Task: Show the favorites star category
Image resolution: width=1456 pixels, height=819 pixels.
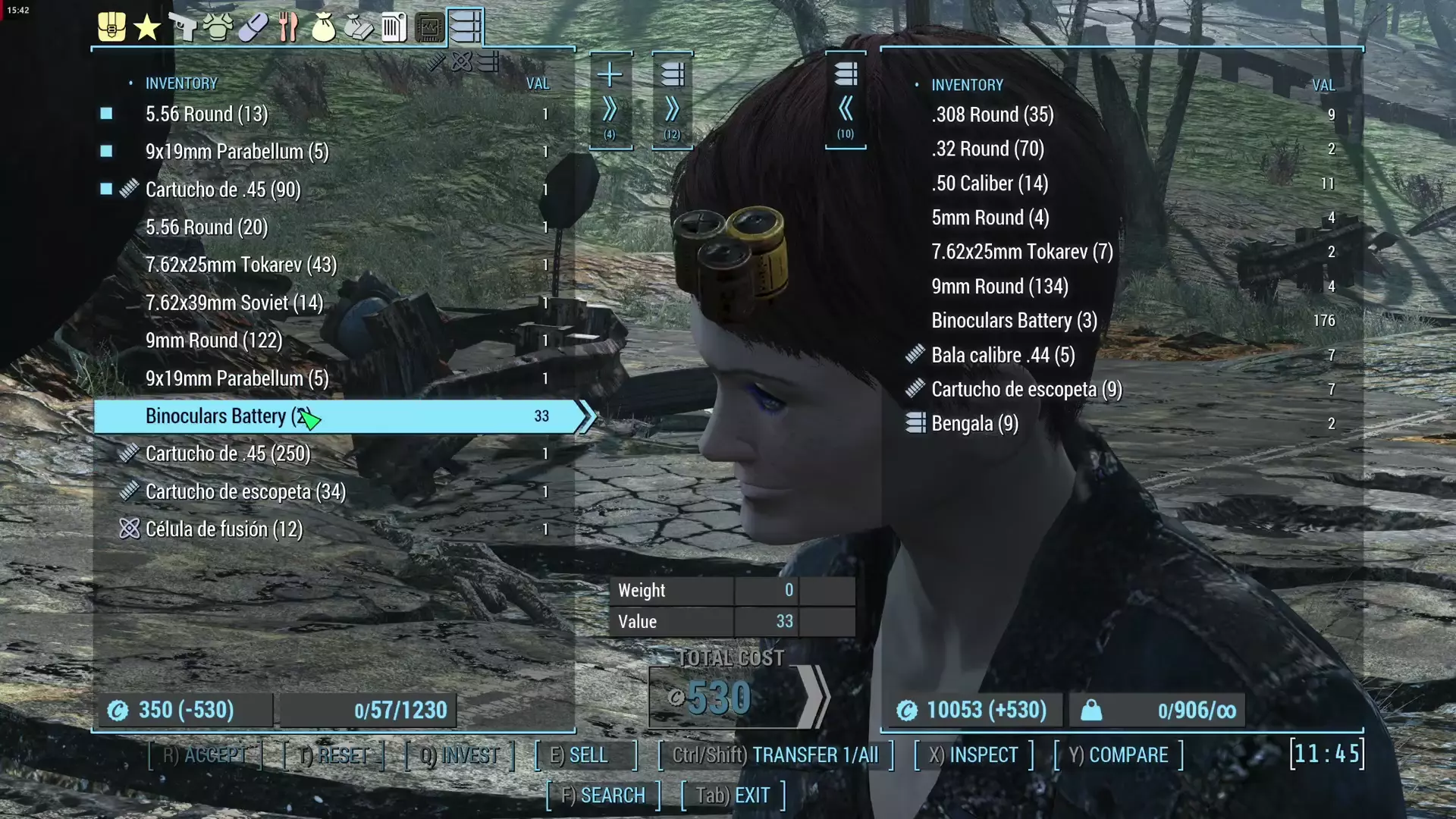Action: (146, 28)
